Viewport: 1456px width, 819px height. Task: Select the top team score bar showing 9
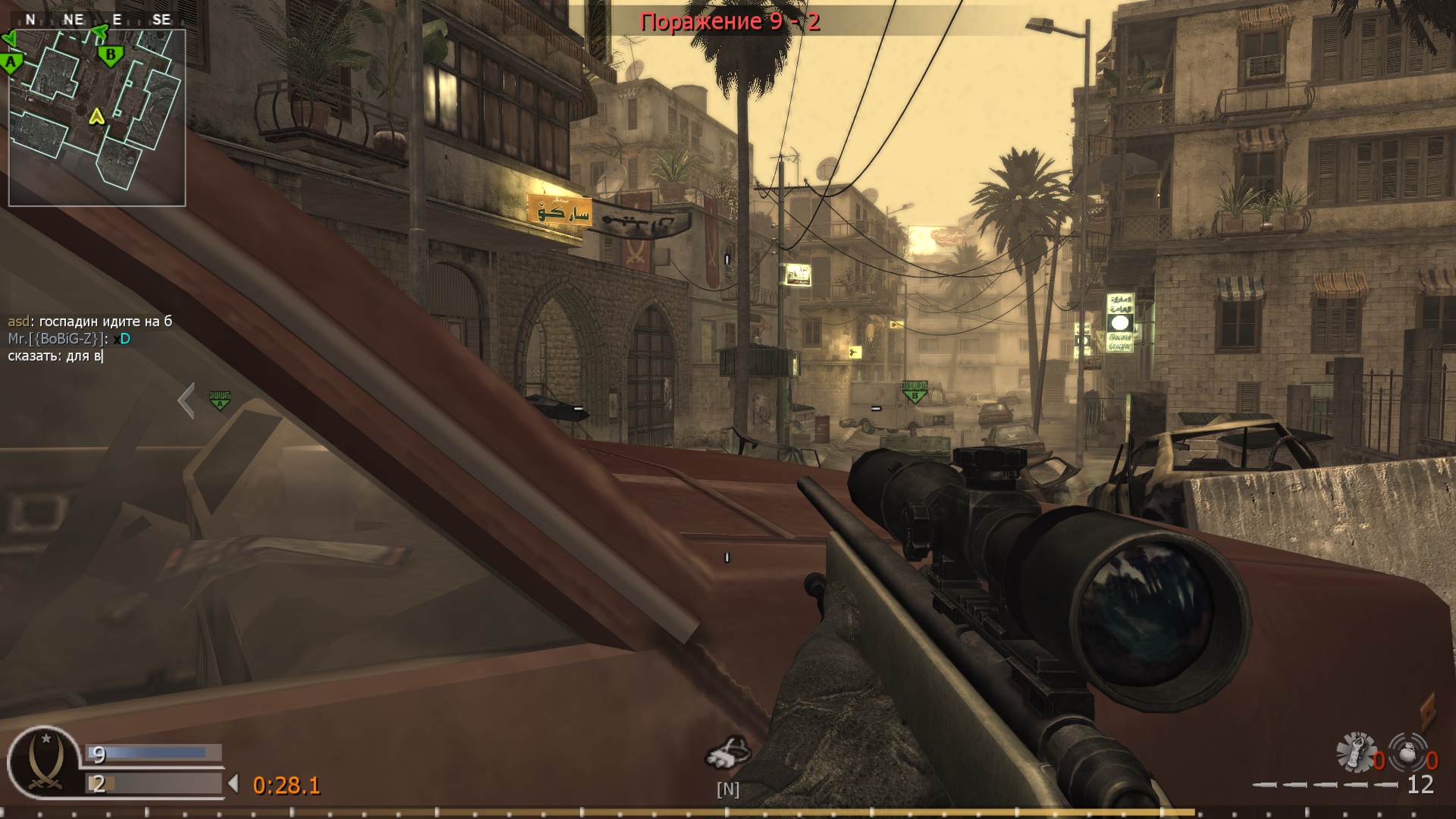click(152, 754)
